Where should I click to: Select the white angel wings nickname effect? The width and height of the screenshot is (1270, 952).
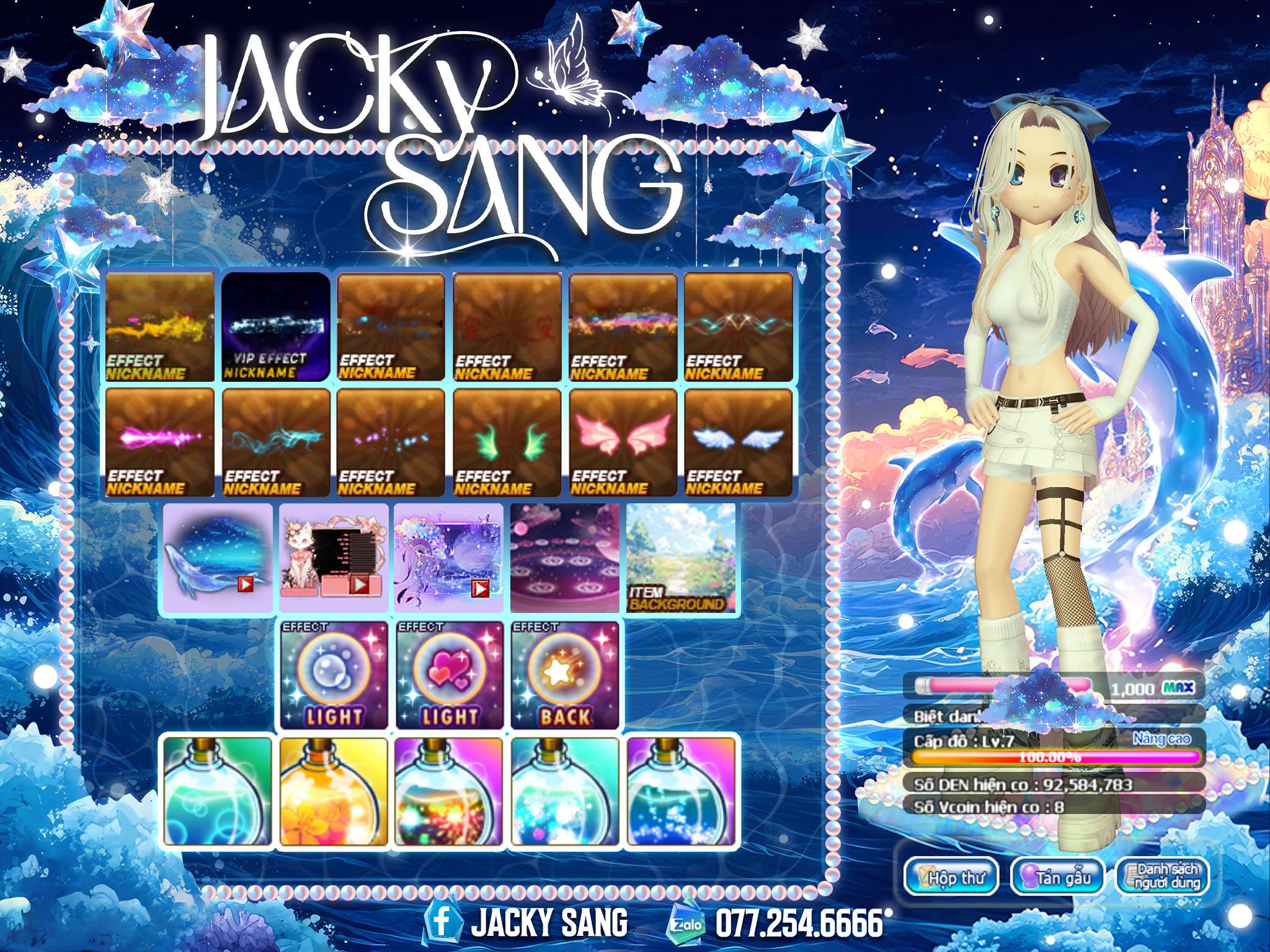click(x=739, y=443)
